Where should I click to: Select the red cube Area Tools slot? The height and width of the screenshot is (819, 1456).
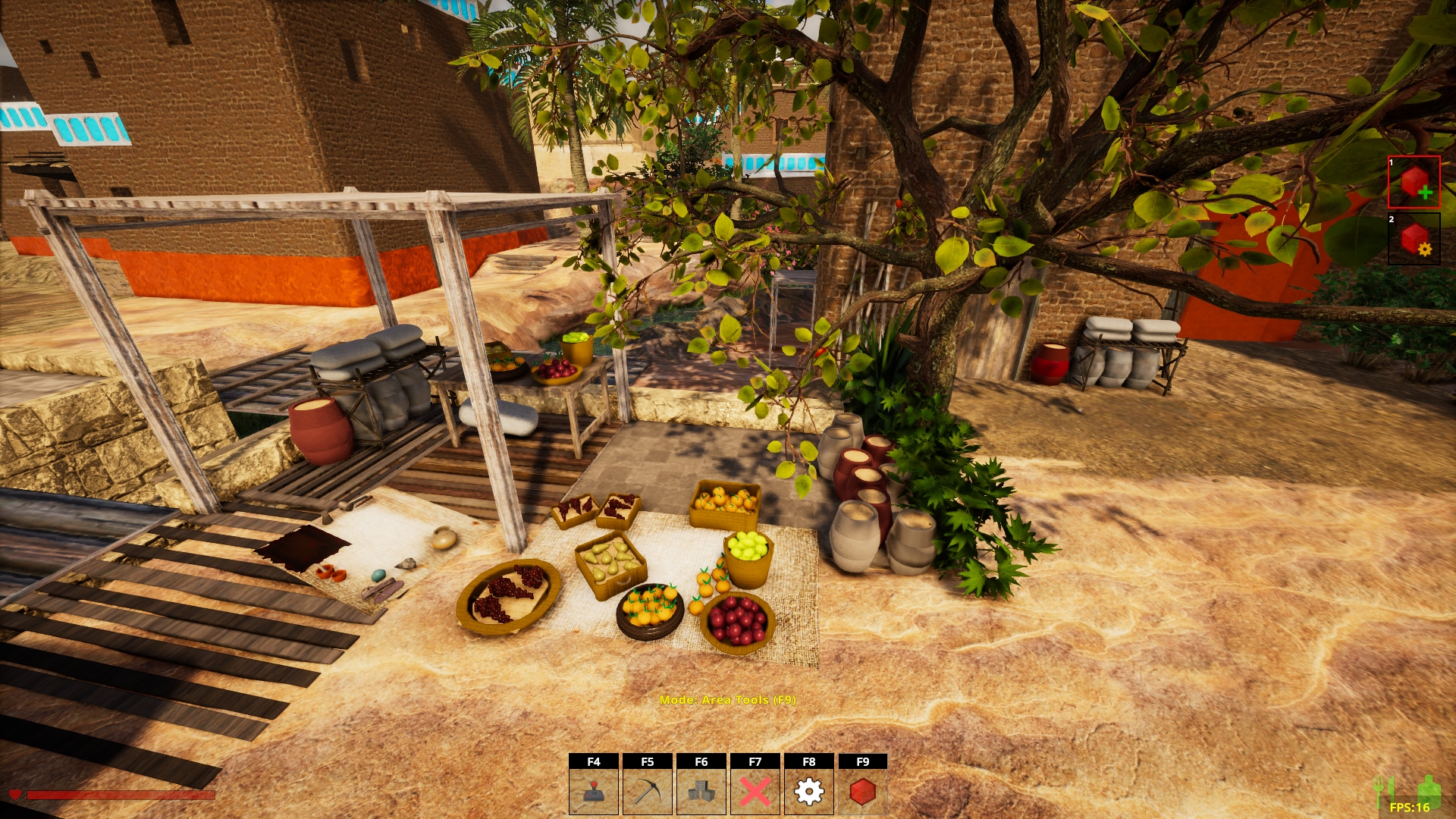(x=863, y=791)
